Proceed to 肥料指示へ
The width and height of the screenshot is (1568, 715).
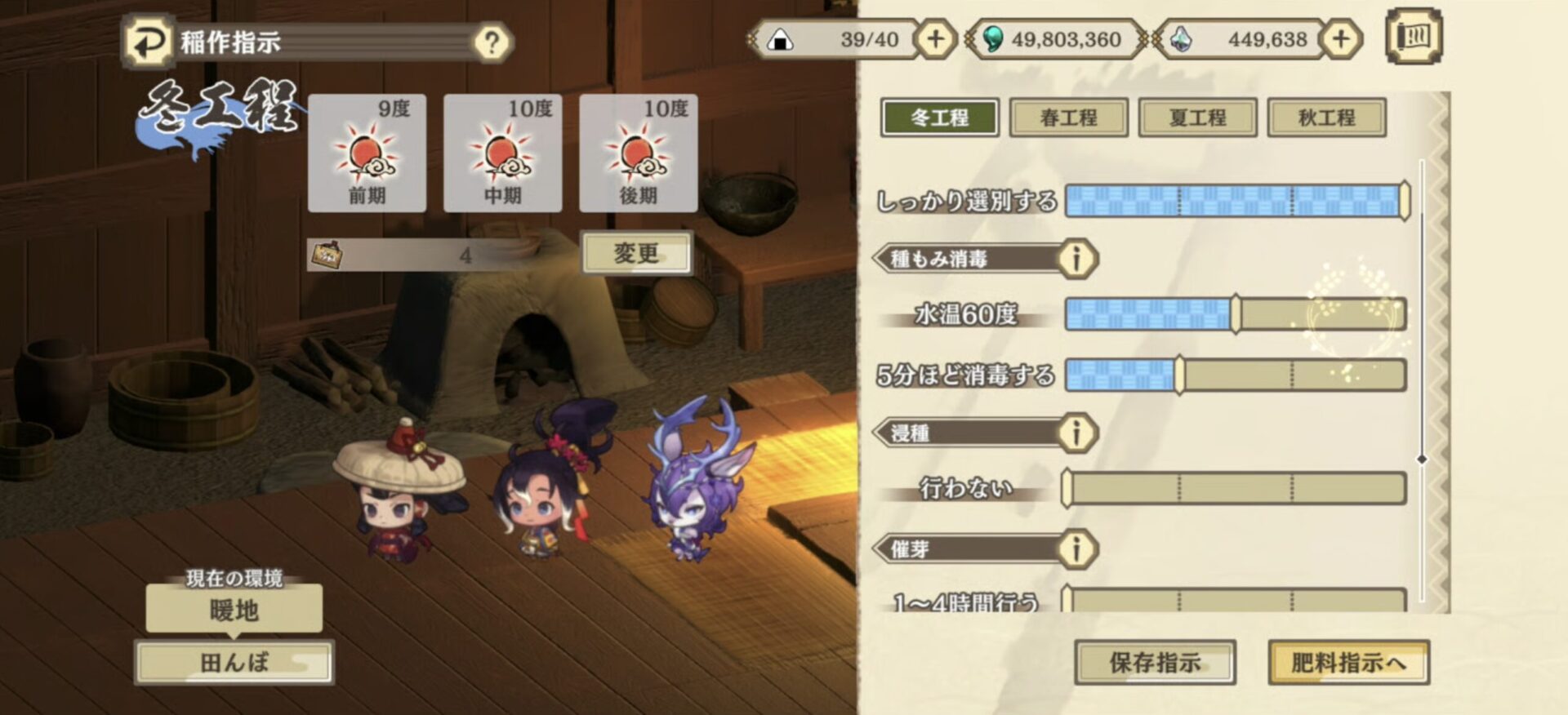tap(1347, 662)
